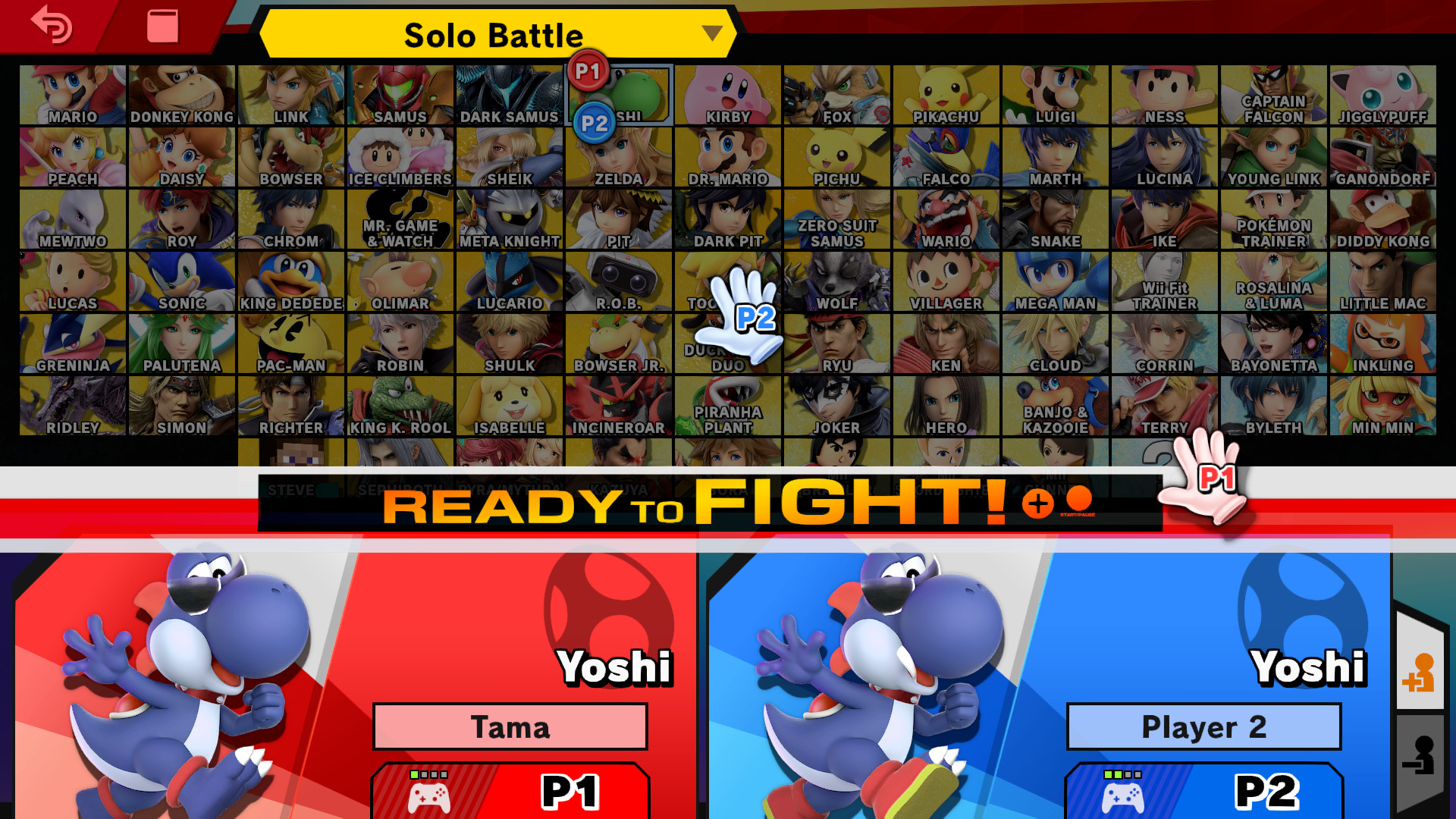Select Joker from the character grid
The width and height of the screenshot is (1456, 819).
[837, 402]
